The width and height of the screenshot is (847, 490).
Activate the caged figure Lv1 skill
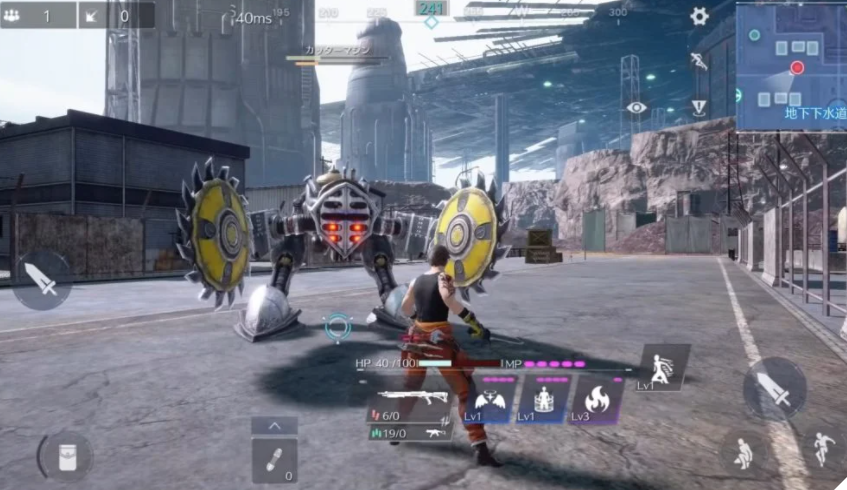(543, 400)
